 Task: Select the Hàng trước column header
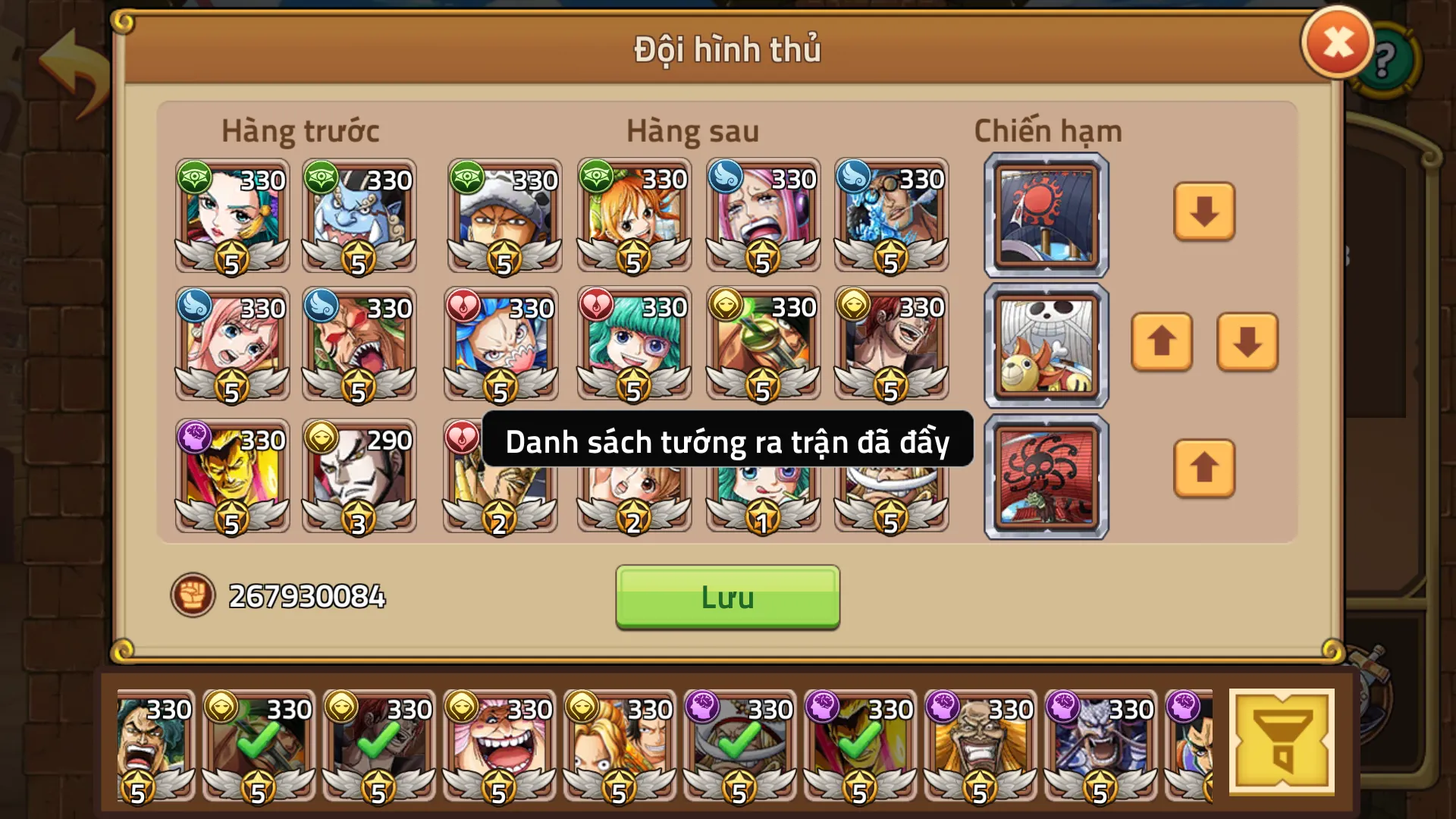point(300,130)
